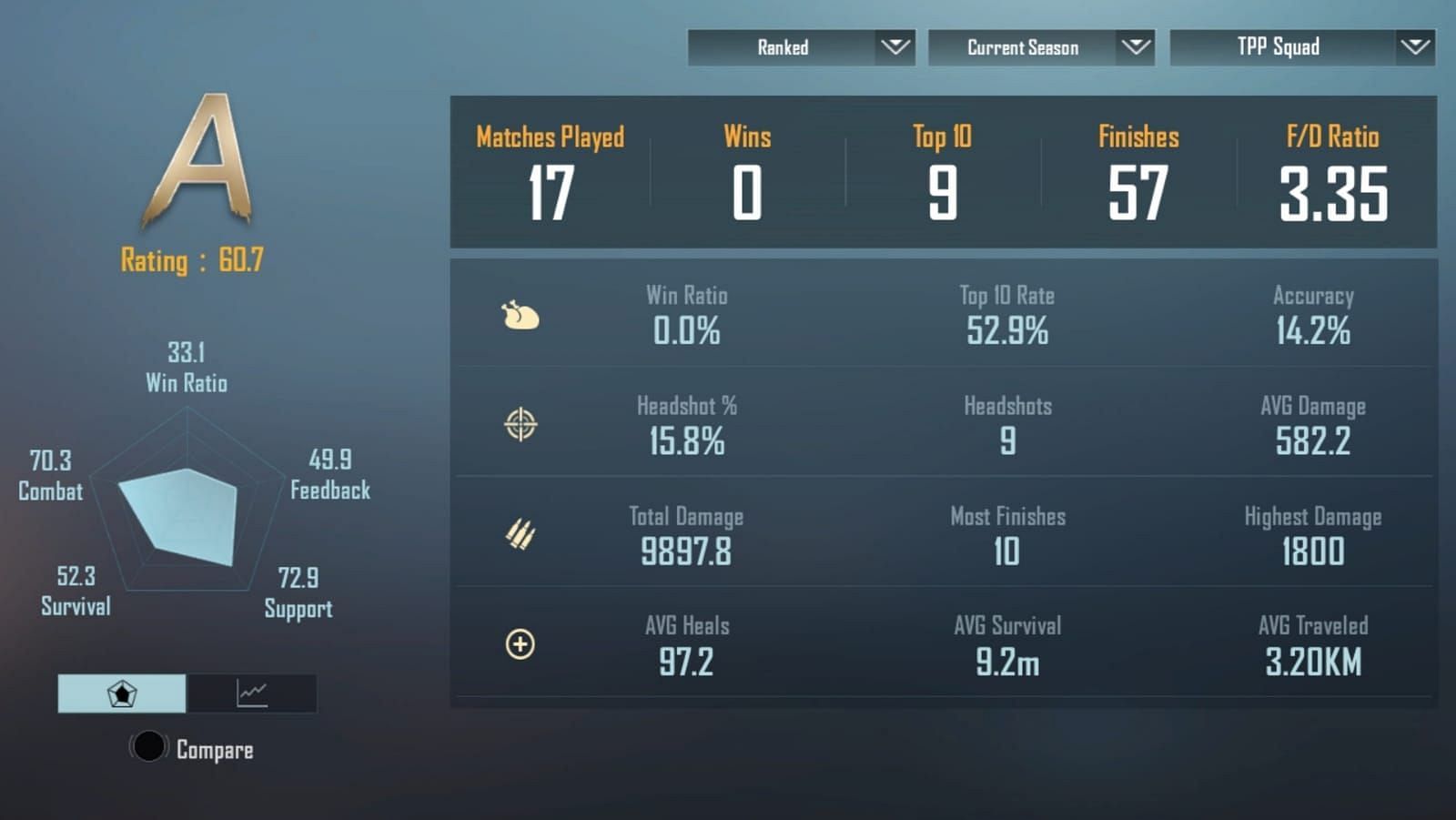Toggle the Compare option
The width and height of the screenshot is (1456, 820).
149,747
